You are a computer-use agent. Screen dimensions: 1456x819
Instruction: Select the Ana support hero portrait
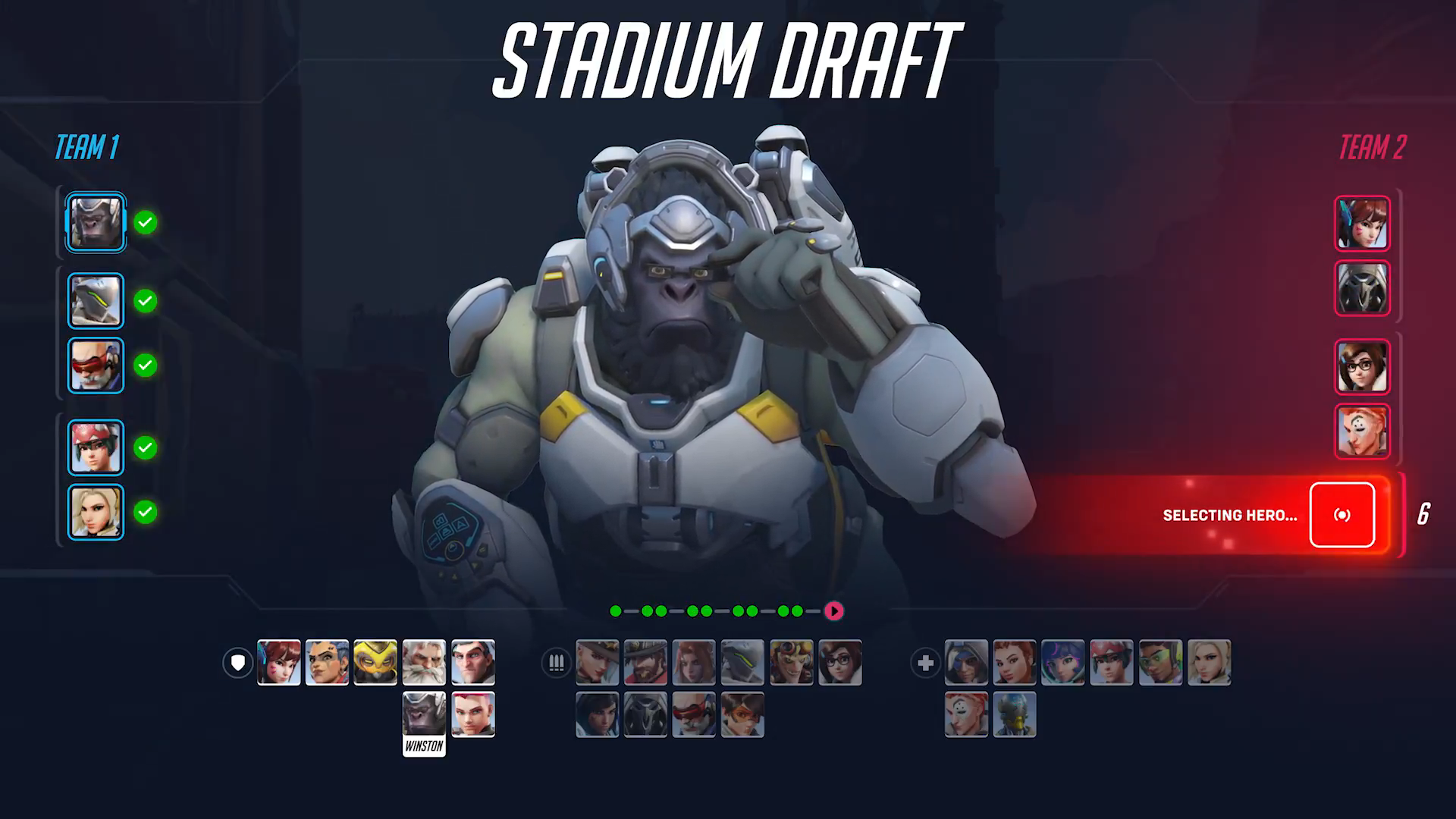[x=966, y=663]
